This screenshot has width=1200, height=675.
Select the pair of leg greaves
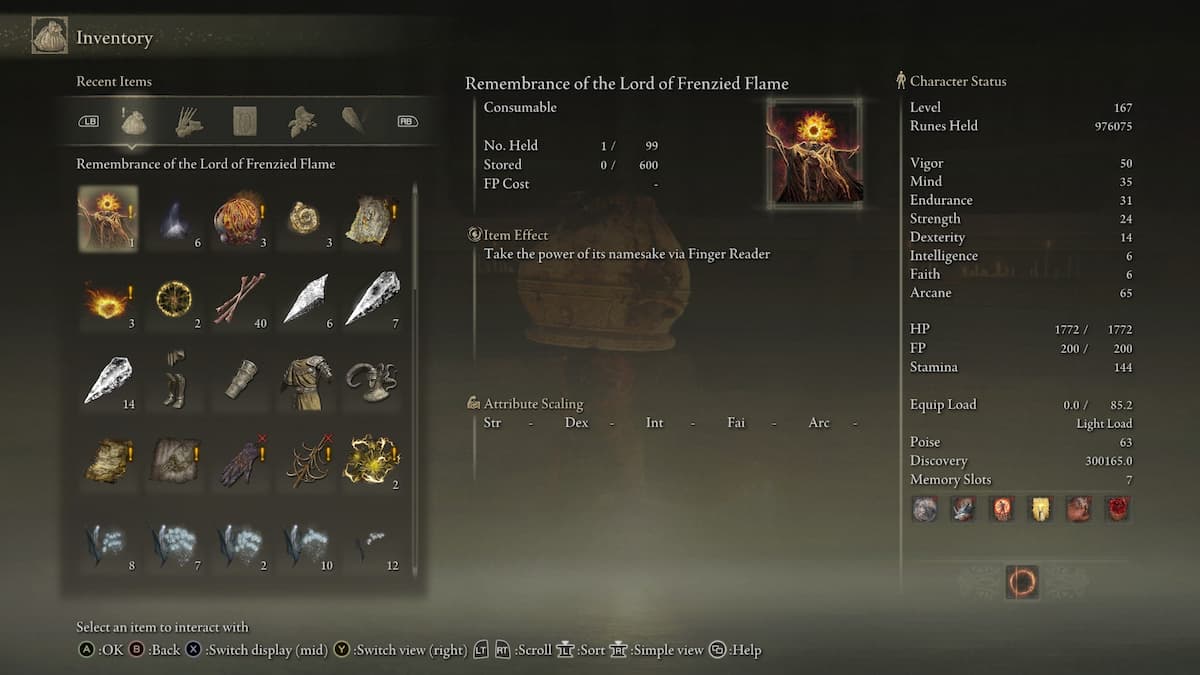point(174,378)
